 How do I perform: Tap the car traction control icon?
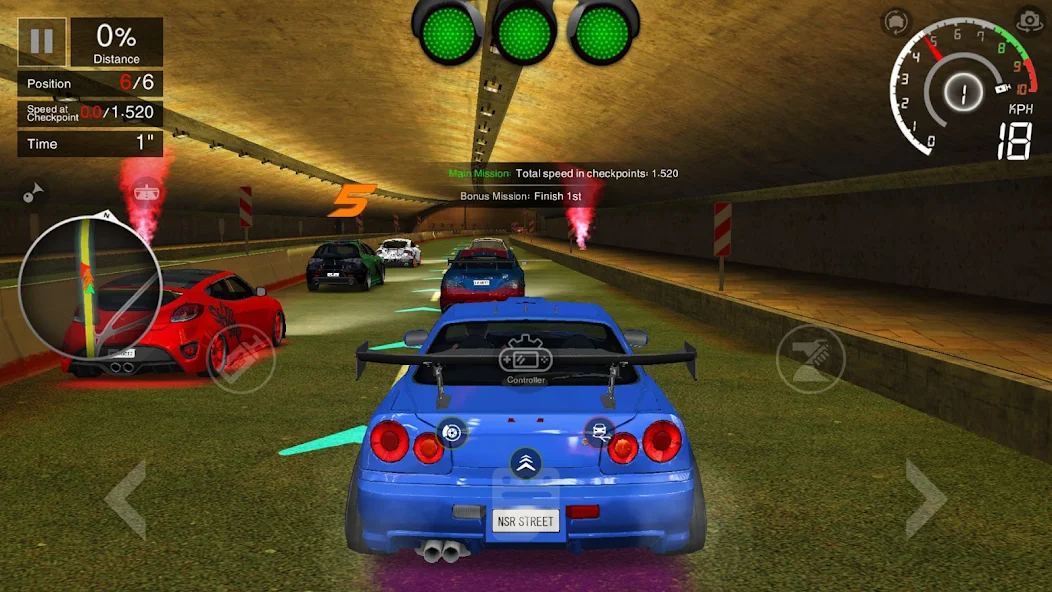[599, 432]
